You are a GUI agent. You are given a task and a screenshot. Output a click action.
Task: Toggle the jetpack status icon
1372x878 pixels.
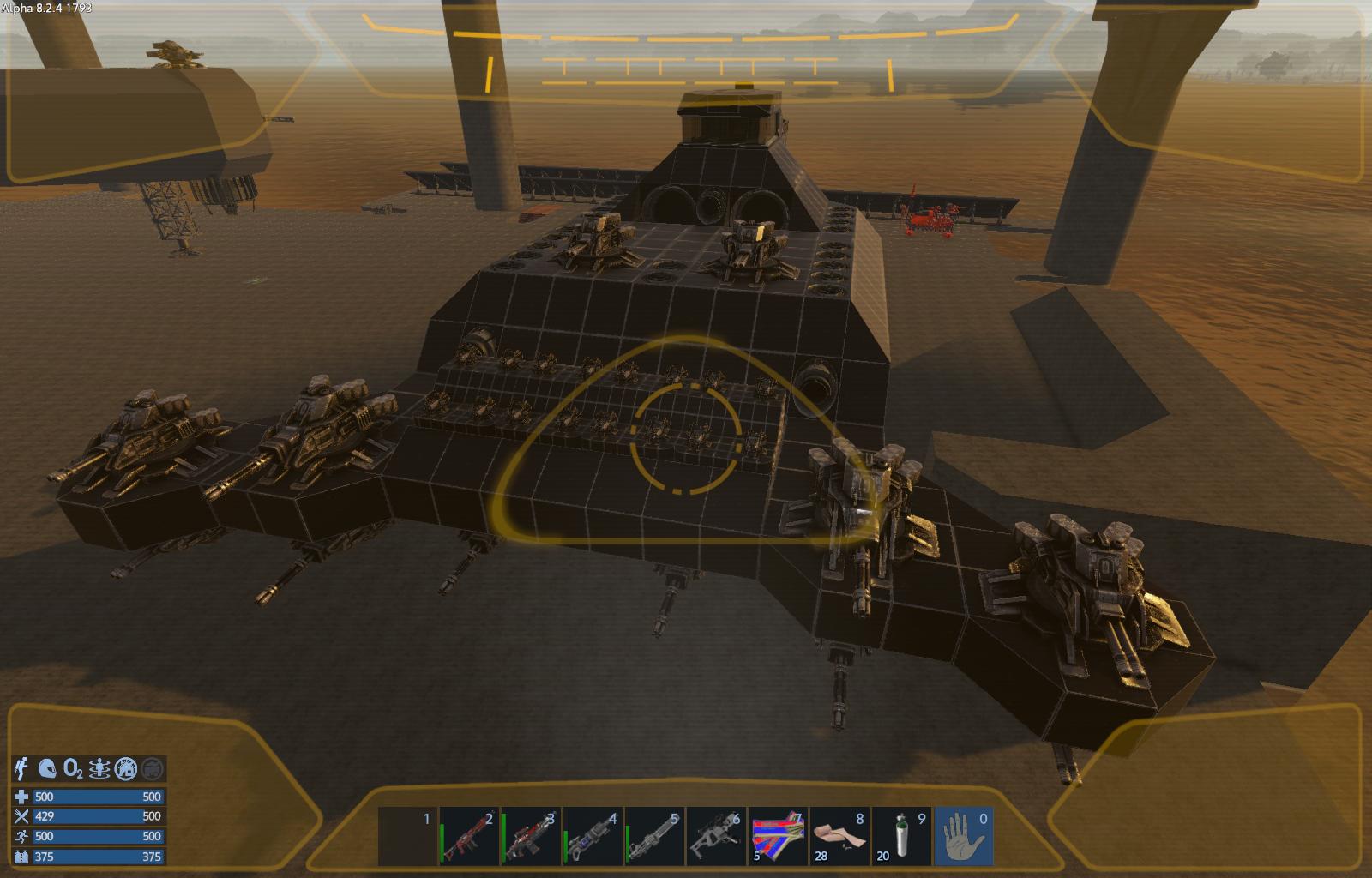point(23,768)
